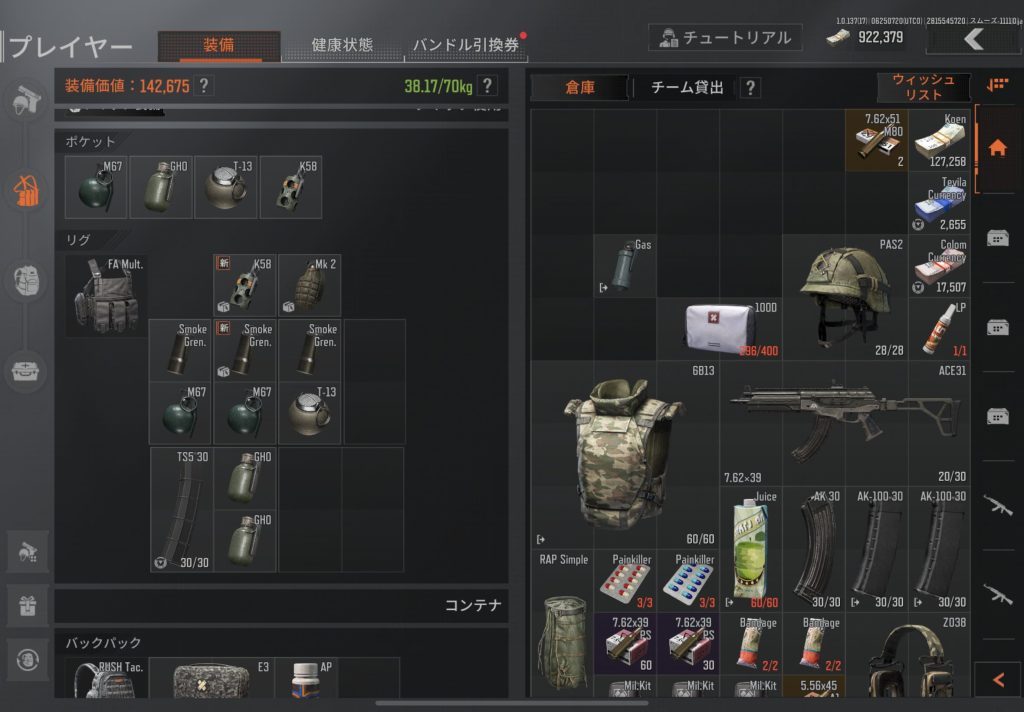Switch to the 健康状態 tab
The width and height of the screenshot is (1024, 712).
tap(342, 45)
